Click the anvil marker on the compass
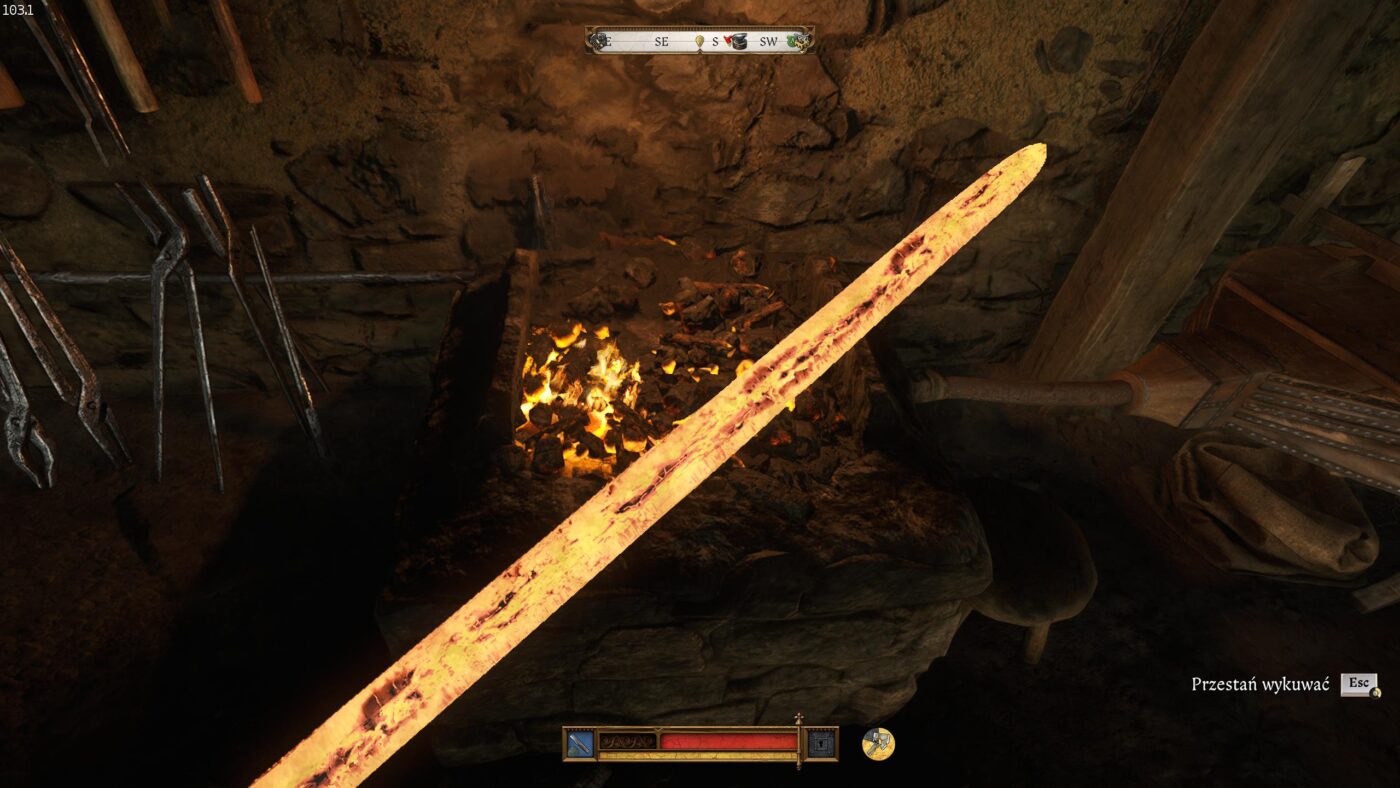 click(739, 41)
